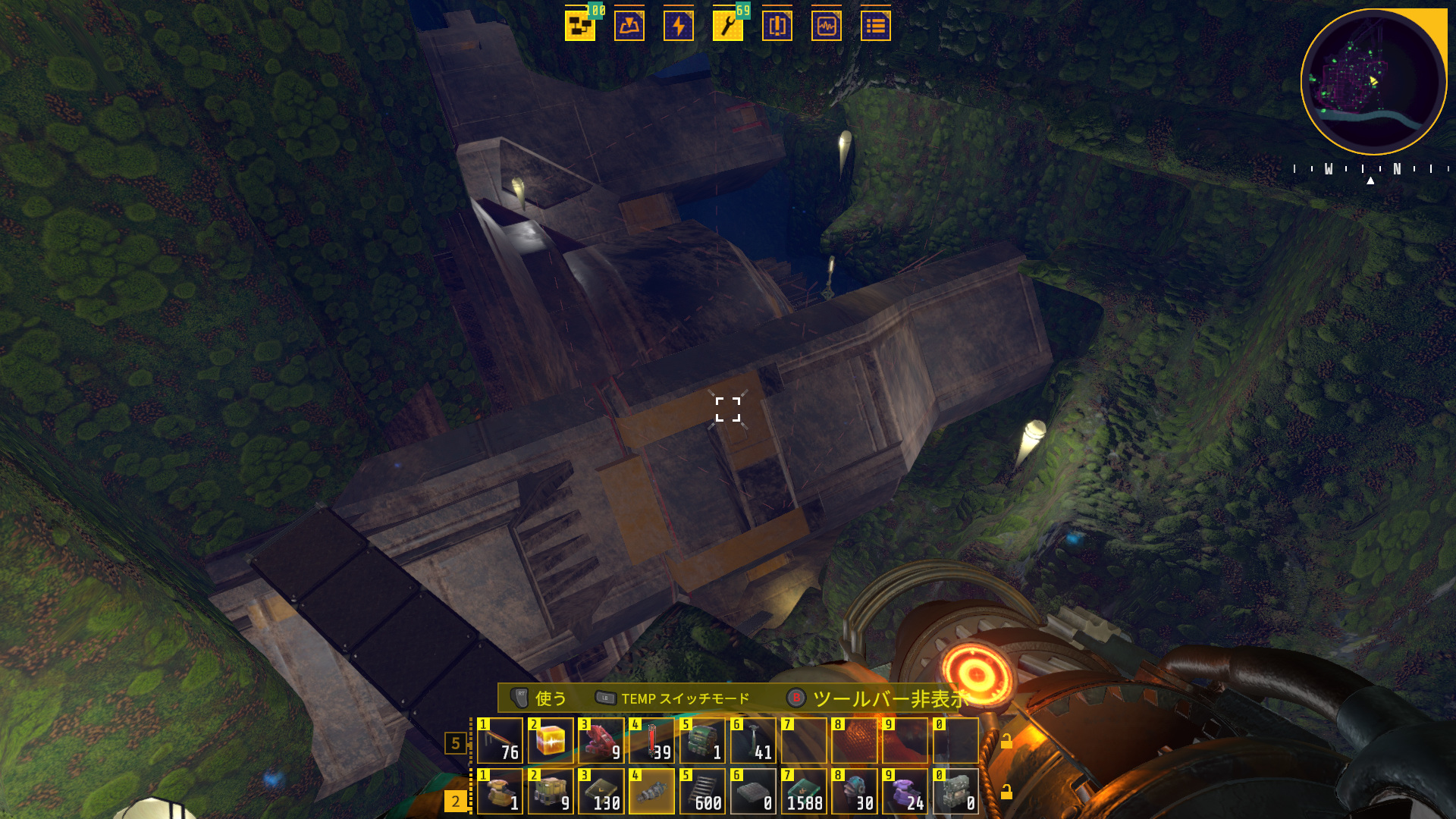Select the teal platform slot with 1588
Image resolution: width=1456 pixels, height=819 pixels.
[x=804, y=791]
